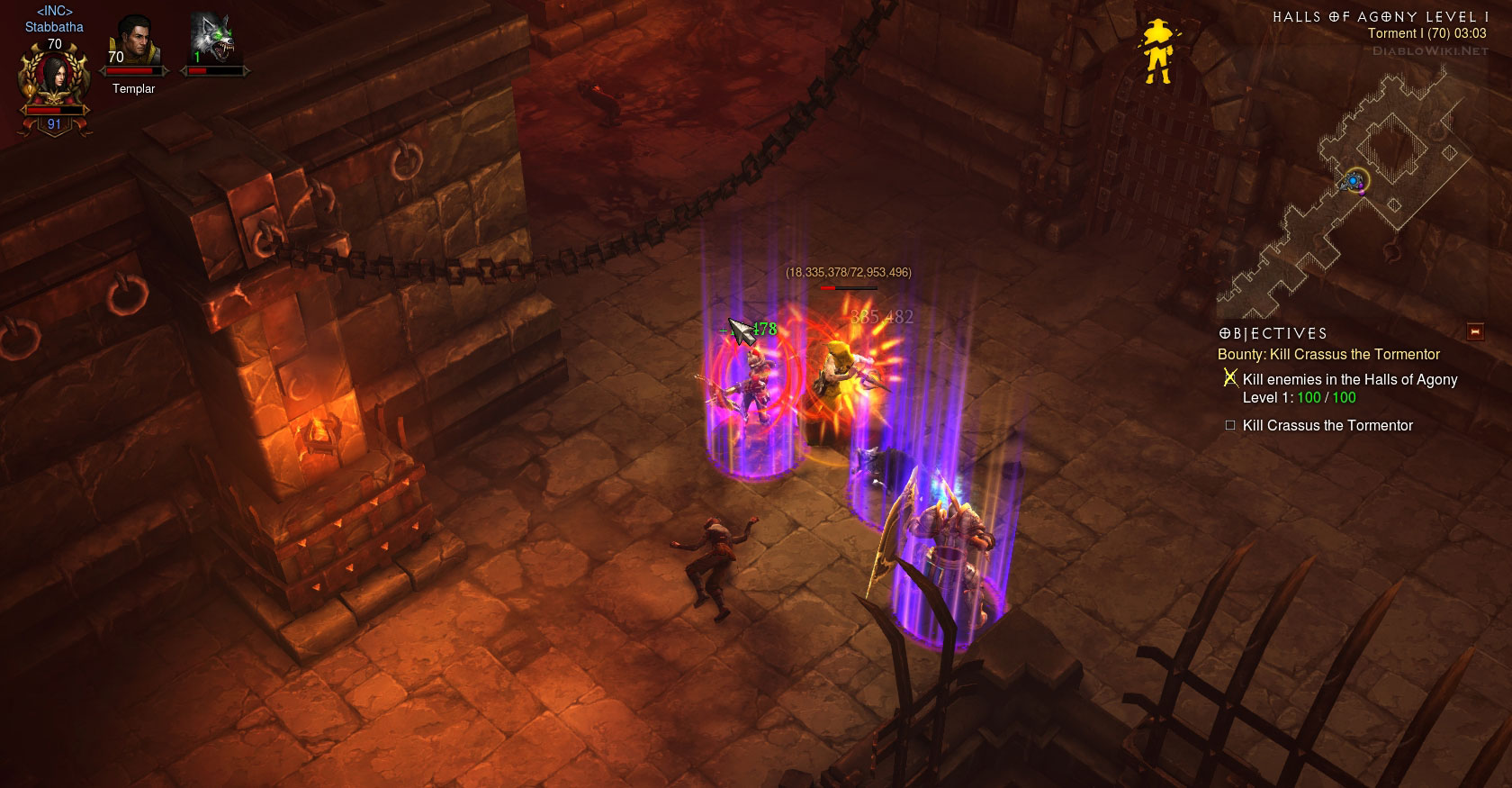Select the Stabbatha player portrait
Image resolution: width=1512 pixels, height=788 pixels.
point(54,79)
